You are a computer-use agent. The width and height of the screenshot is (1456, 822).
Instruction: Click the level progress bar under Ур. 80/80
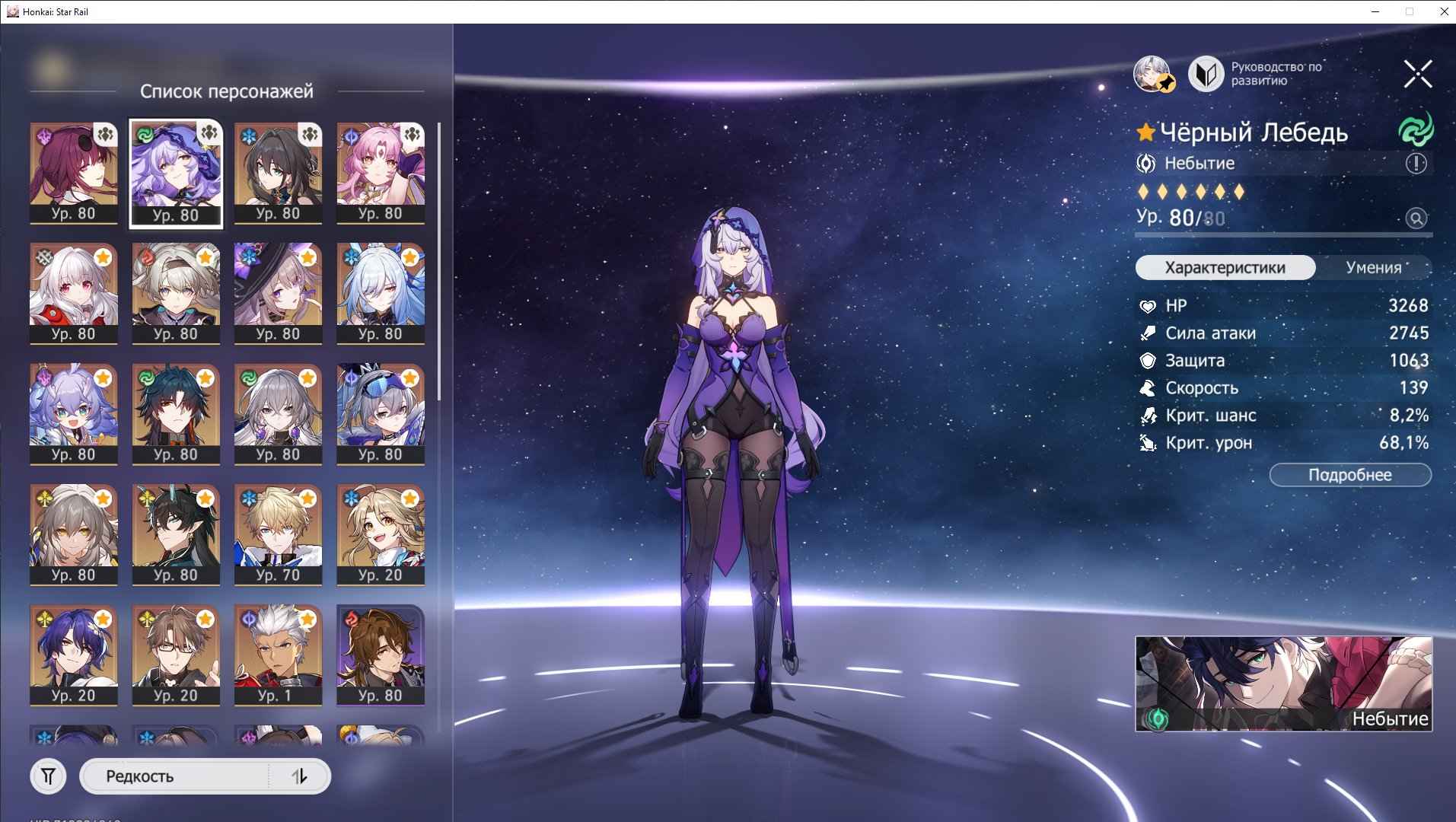pos(1282,236)
